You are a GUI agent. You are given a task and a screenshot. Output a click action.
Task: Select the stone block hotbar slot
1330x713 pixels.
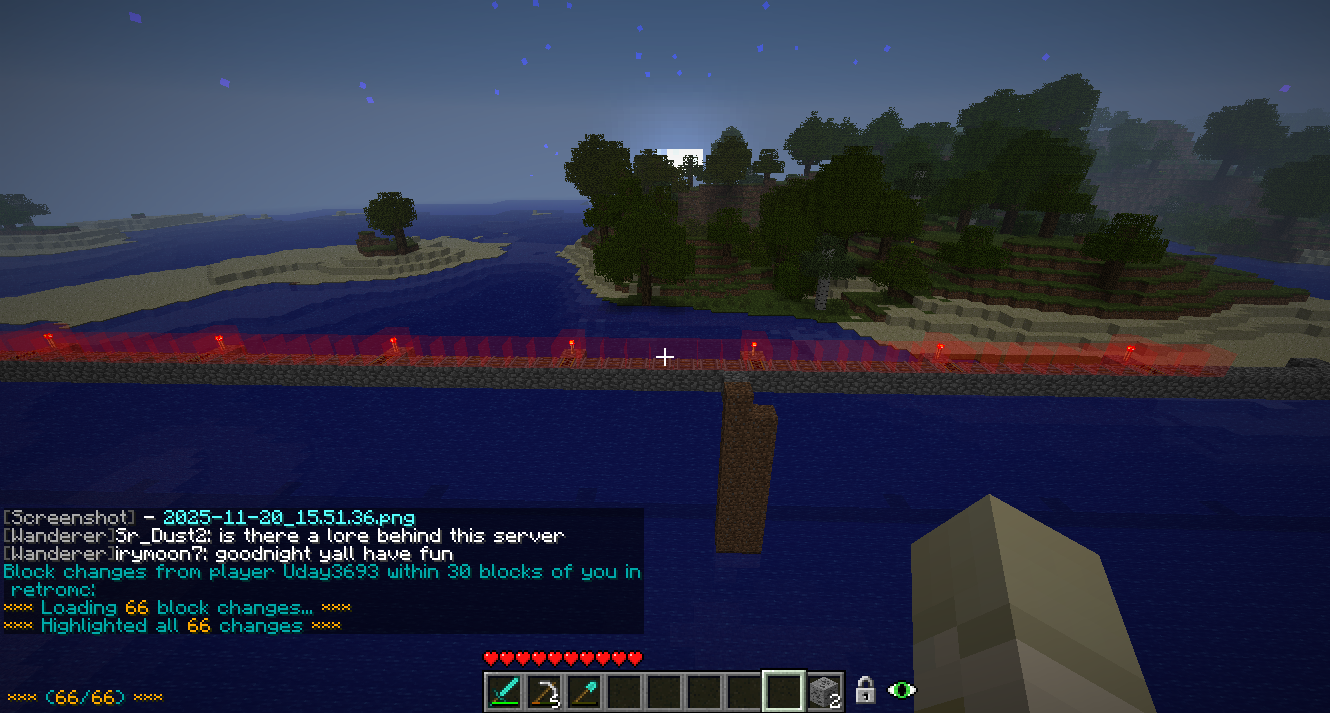[x=824, y=691]
